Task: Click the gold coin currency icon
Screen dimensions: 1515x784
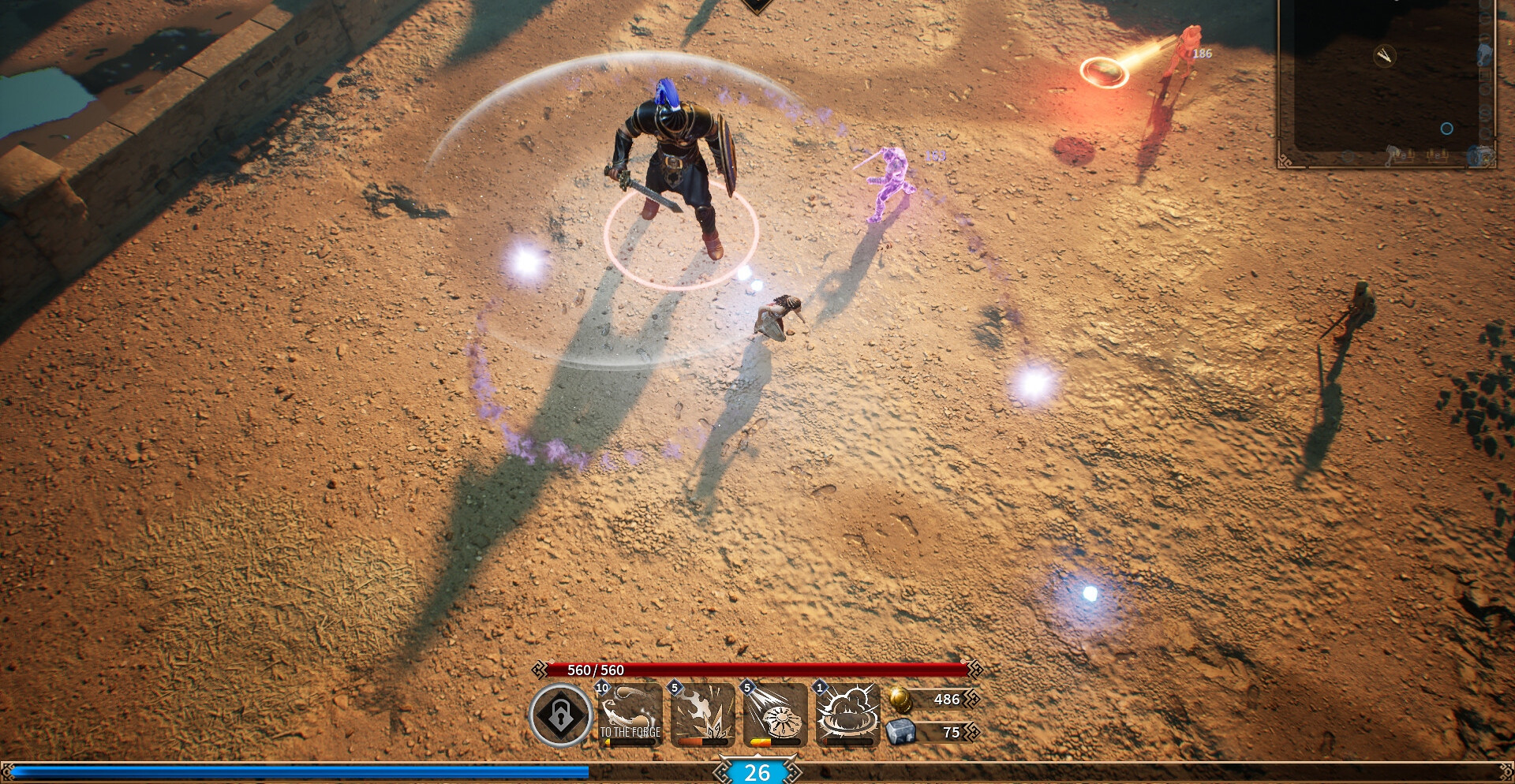Action: coord(900,699)
